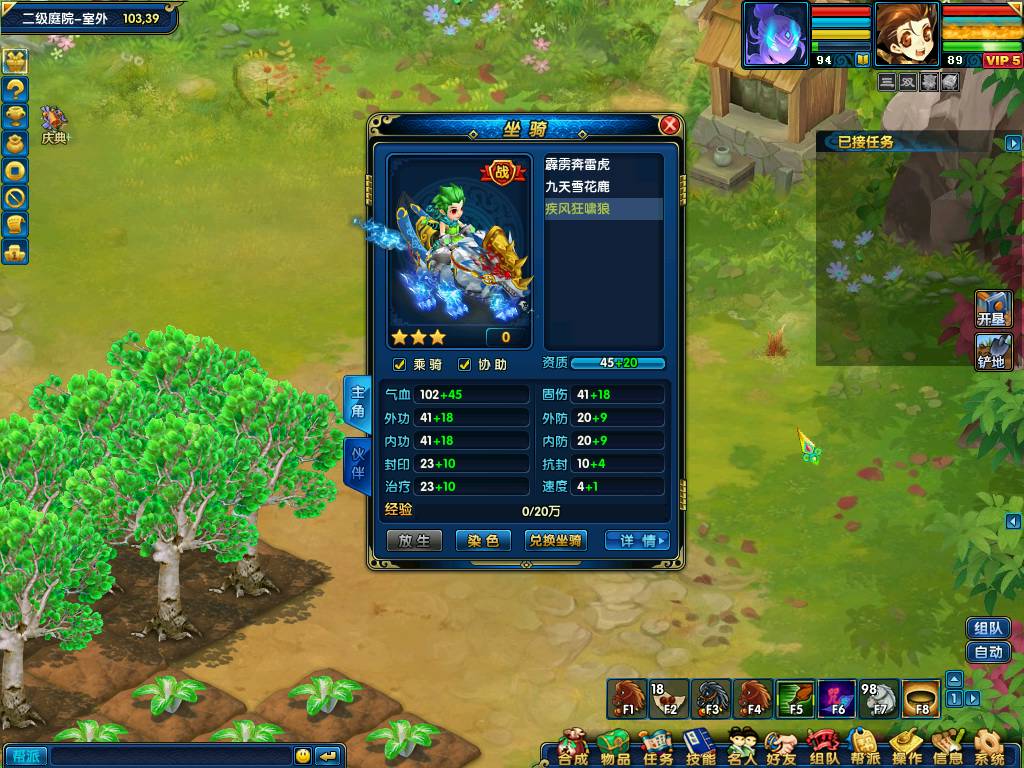Toggle the 自动 auto button
Viewport: 1024px width, 768px height.
(988, 652)
